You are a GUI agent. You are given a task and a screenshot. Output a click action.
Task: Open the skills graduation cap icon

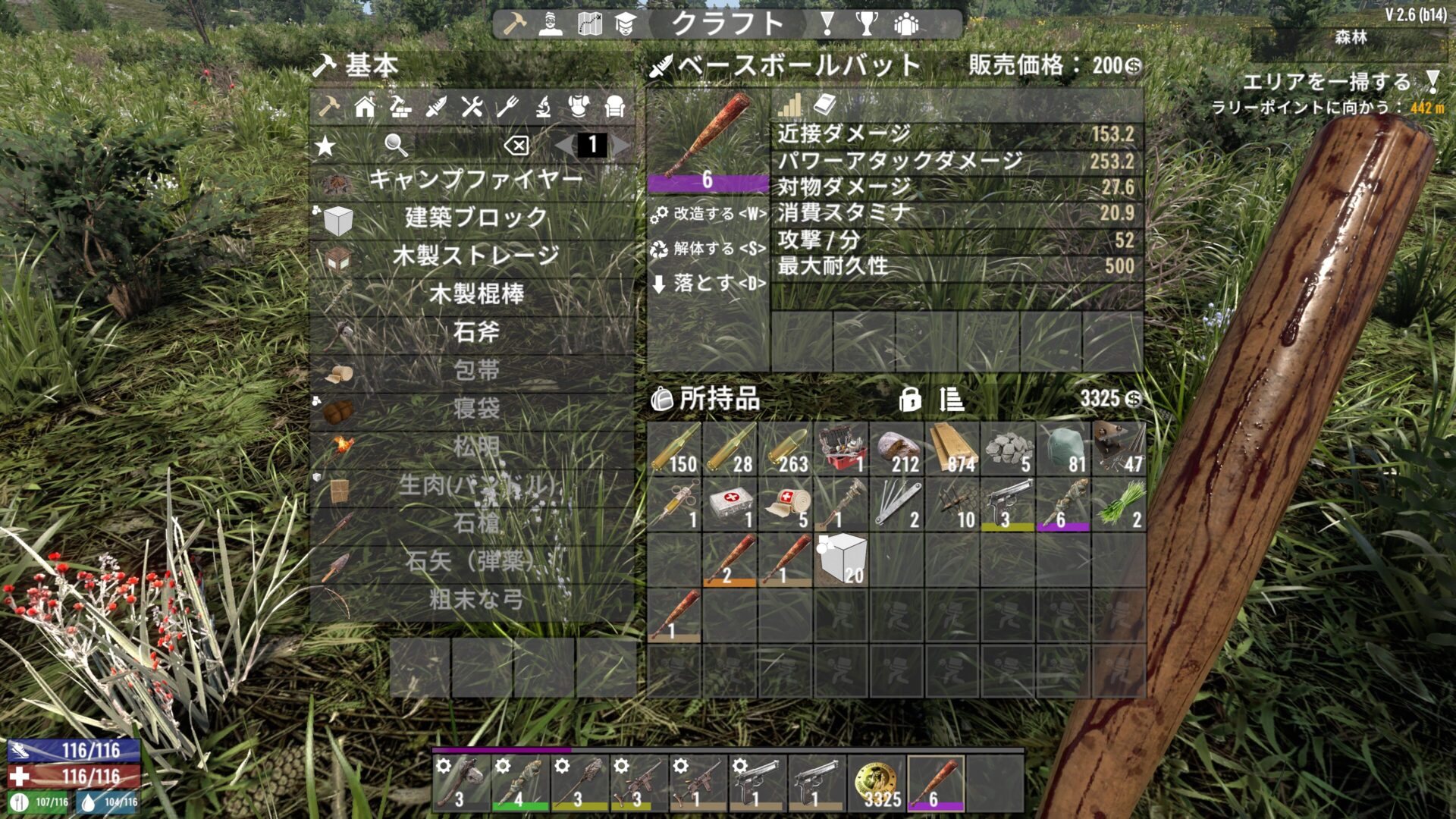(x=625, y=25)
